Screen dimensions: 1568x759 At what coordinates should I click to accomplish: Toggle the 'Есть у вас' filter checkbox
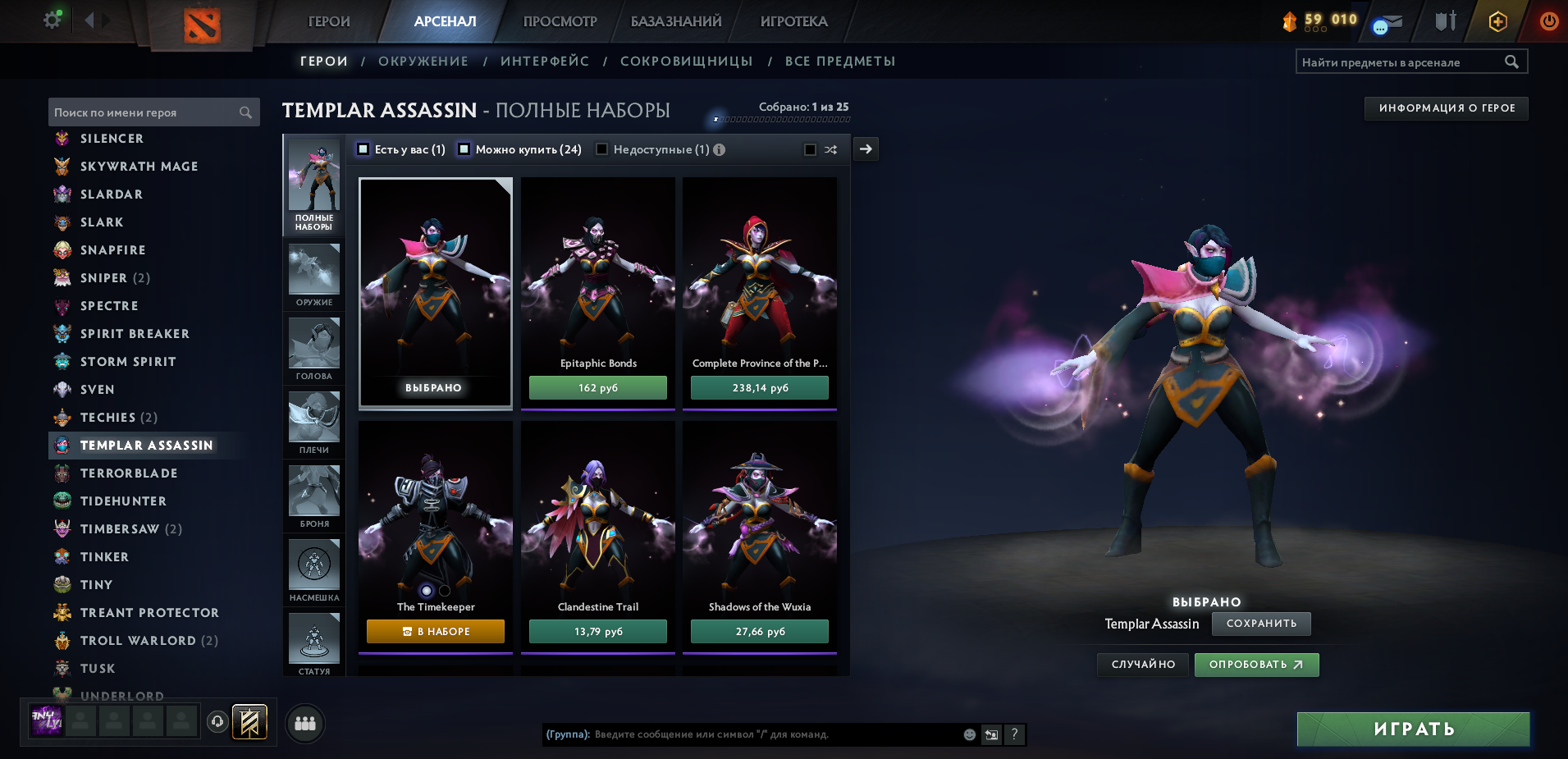click(x=363, y=149)
